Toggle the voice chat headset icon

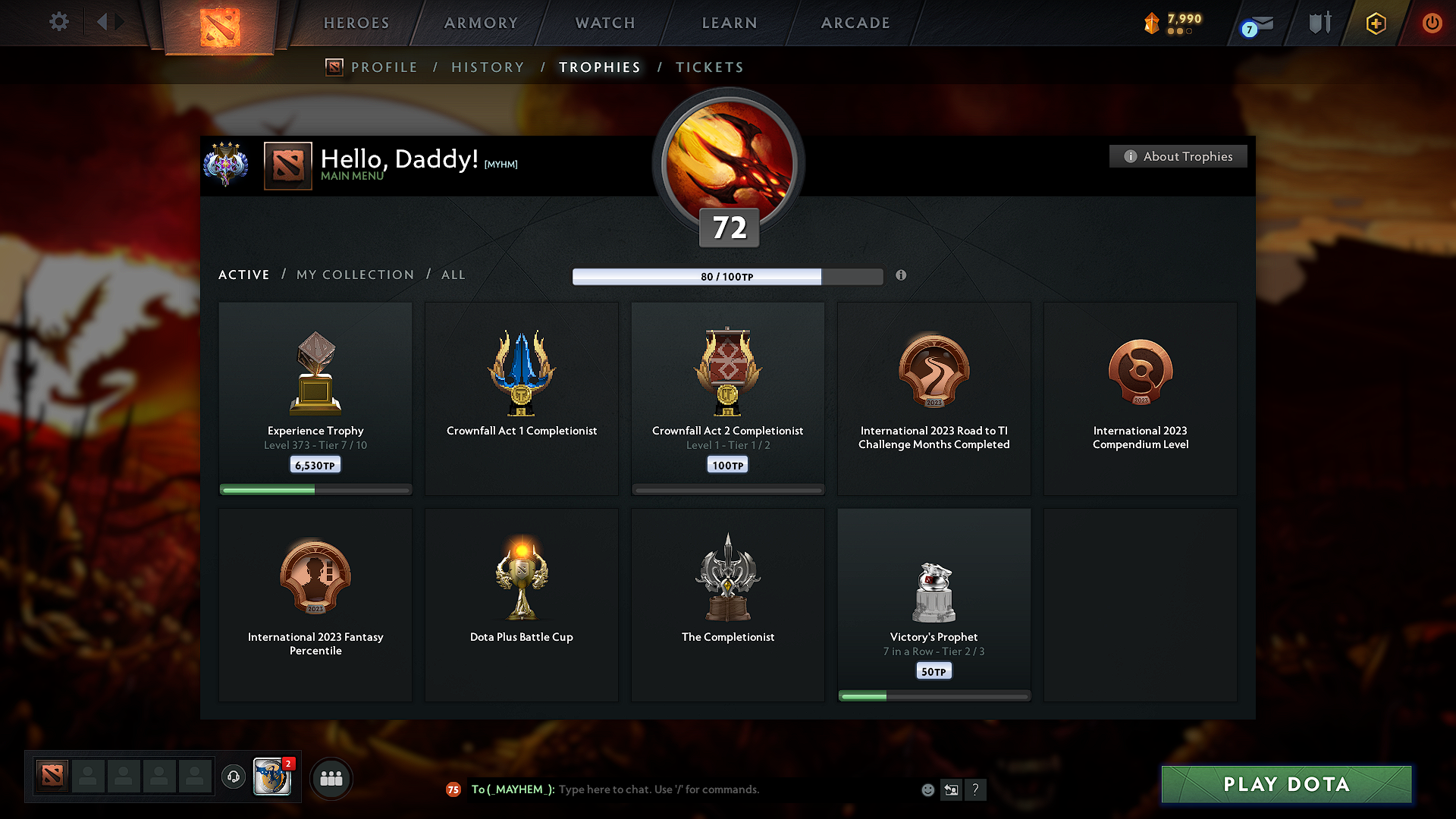click(233, 777)
